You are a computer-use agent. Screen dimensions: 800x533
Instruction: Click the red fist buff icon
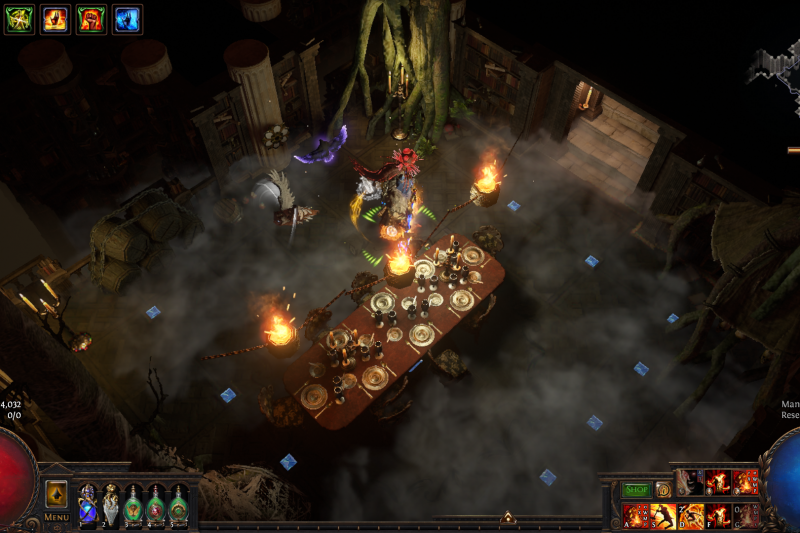click(x=91, y=19)
